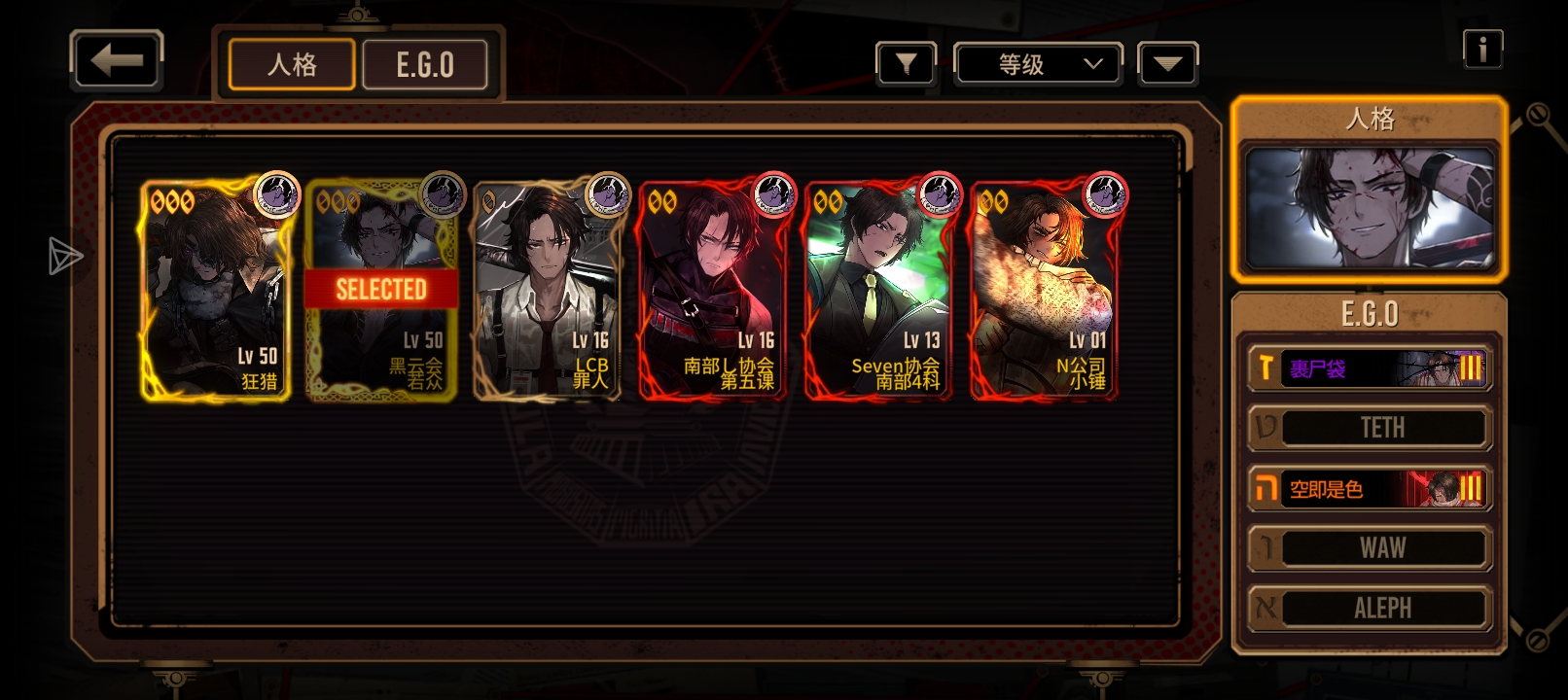Pick the 南部L协会 第五课 identity card
This screenshot has width=1568, height=700.
713,290
